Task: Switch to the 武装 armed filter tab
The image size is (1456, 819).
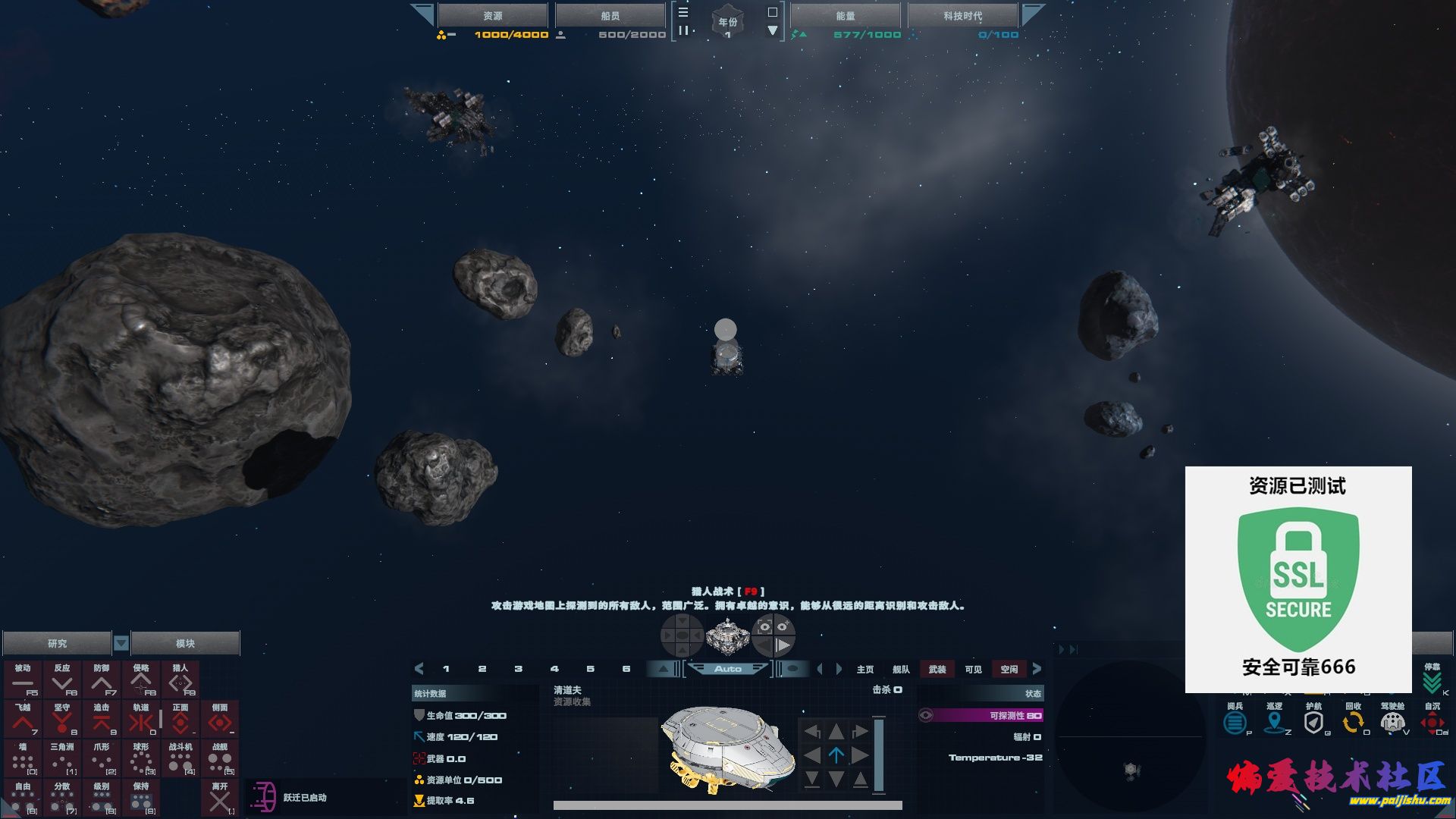Action: click(937, 669)
